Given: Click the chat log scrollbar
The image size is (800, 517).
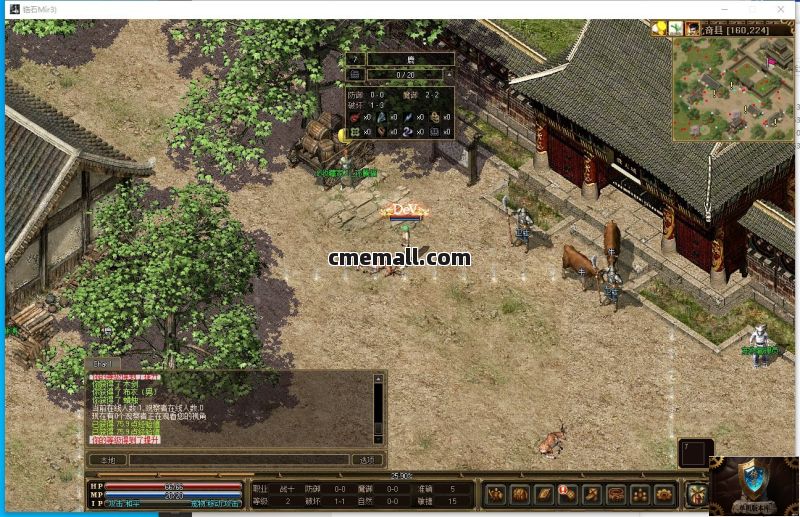Looking at the screenshot, I should coord(379,408).
